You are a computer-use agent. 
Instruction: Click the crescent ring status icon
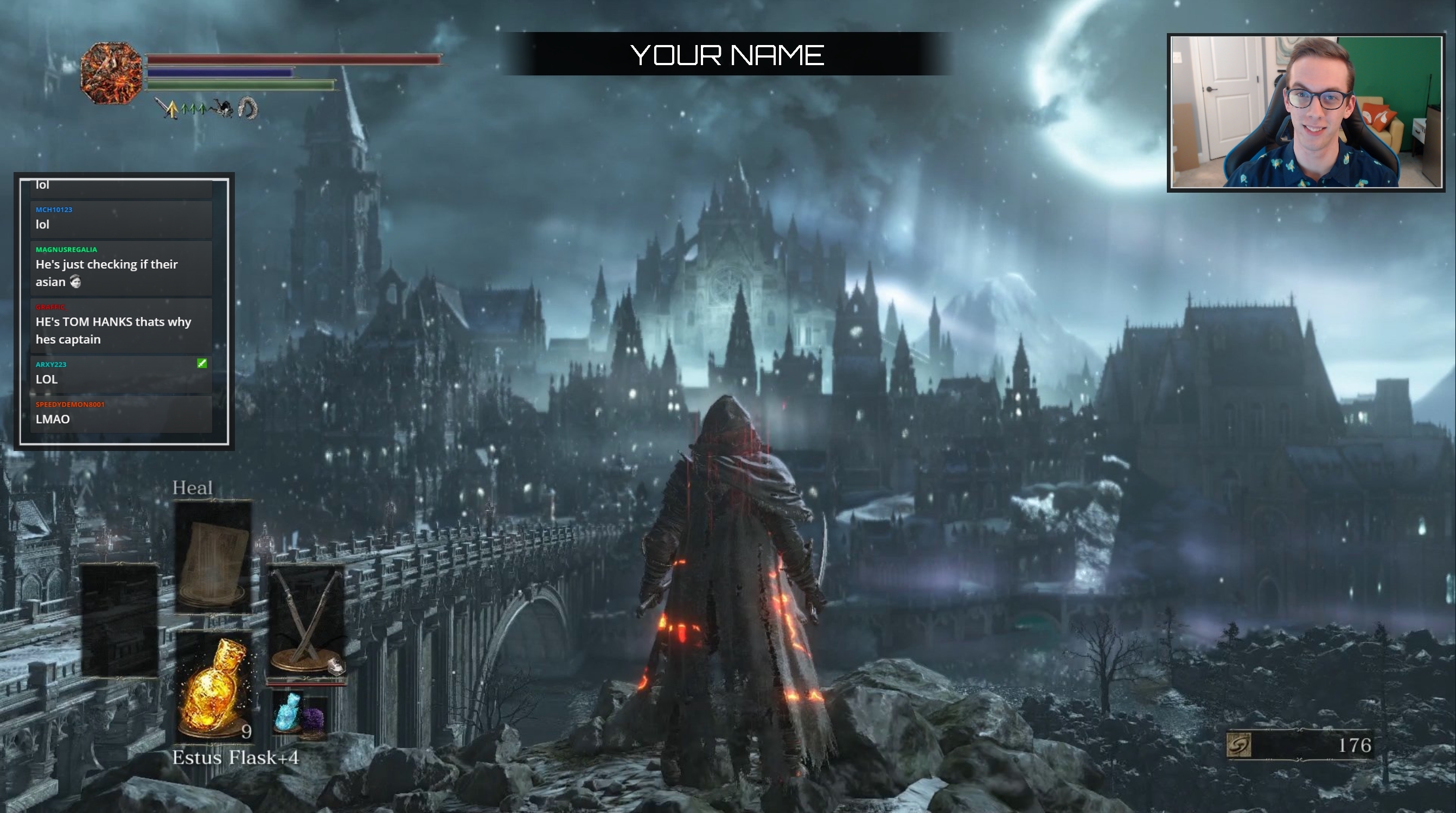247,107
